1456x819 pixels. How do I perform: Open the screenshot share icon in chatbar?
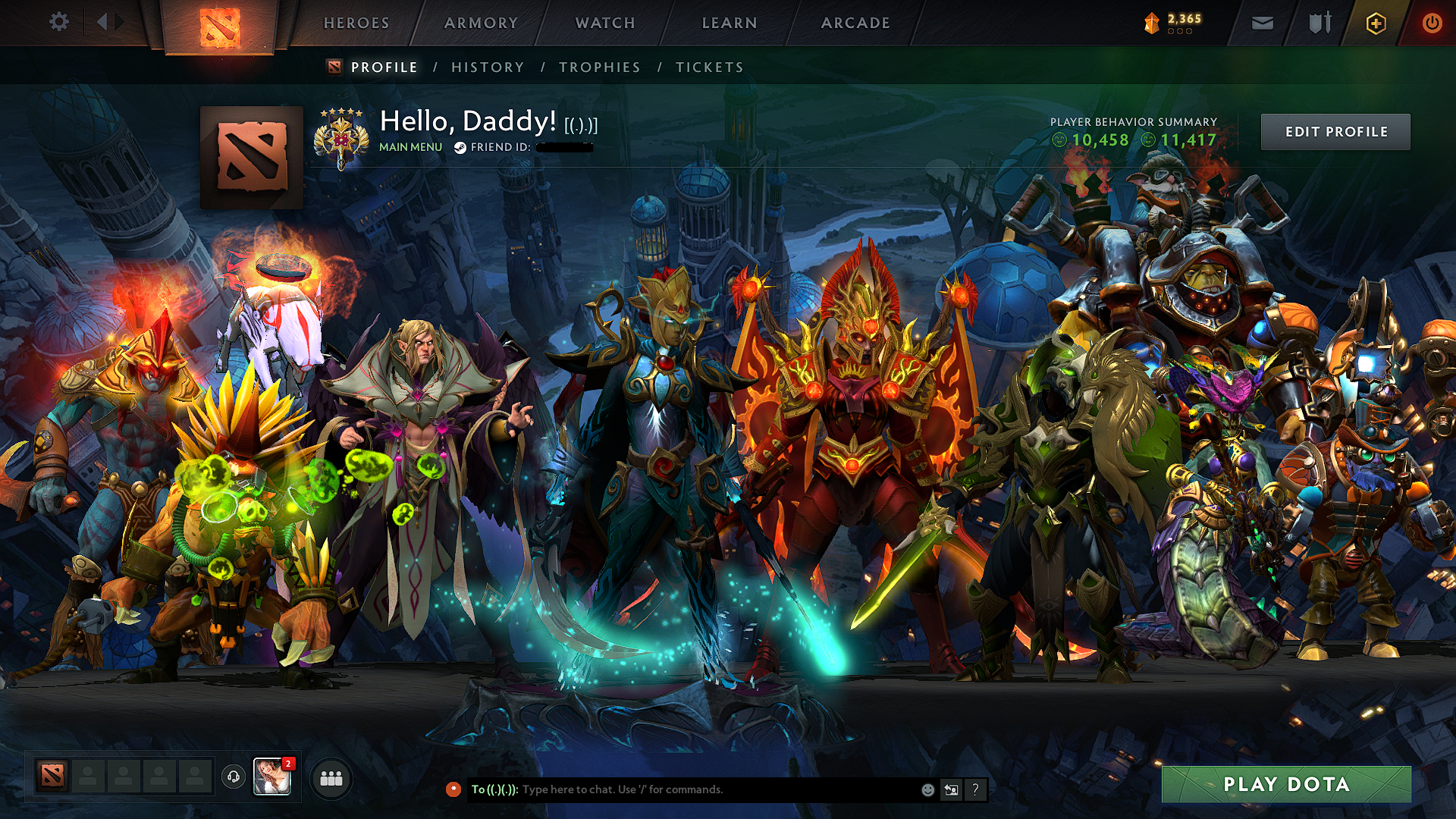click(x=951, y=789)
